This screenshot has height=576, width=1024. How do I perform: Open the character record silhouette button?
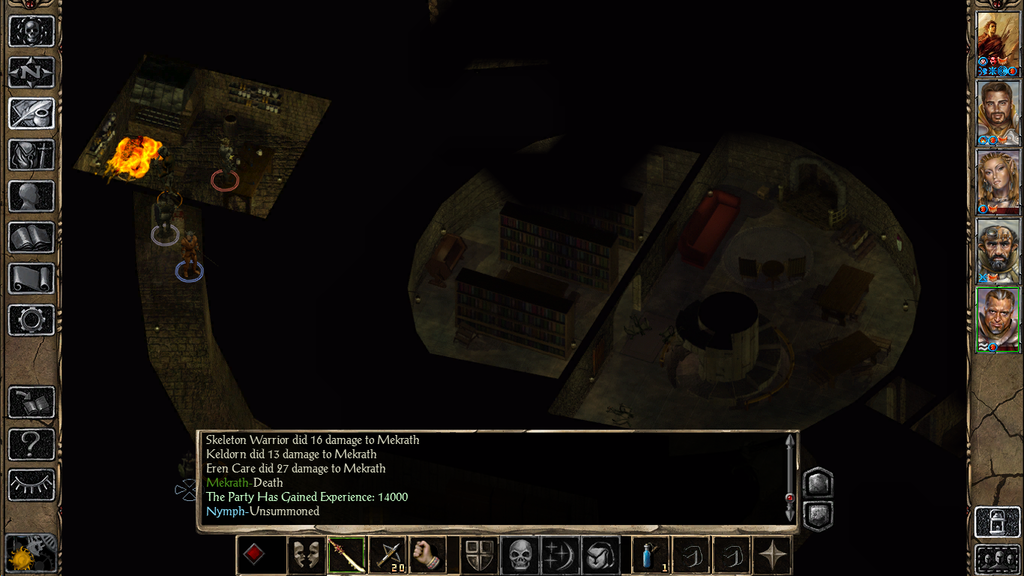click(x=31, y=196)
